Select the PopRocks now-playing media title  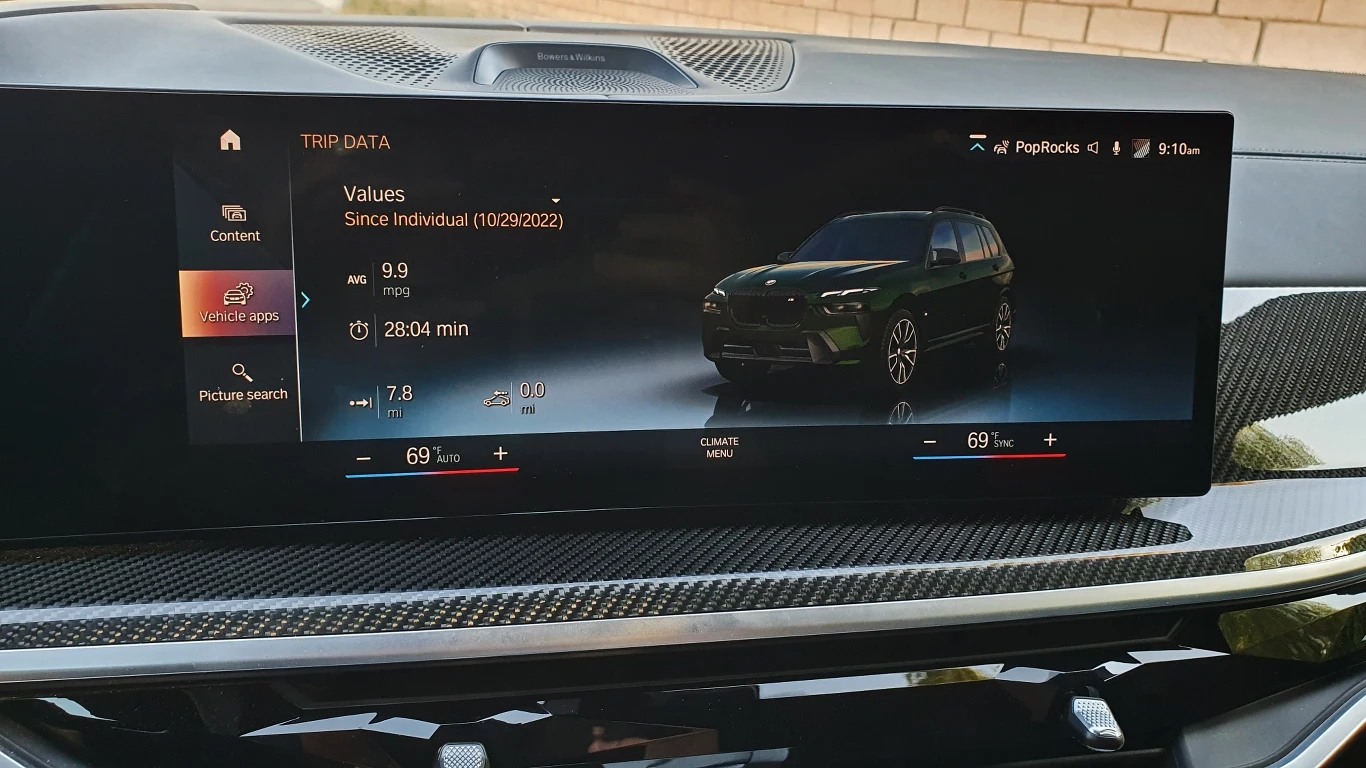click(1046, 147)
